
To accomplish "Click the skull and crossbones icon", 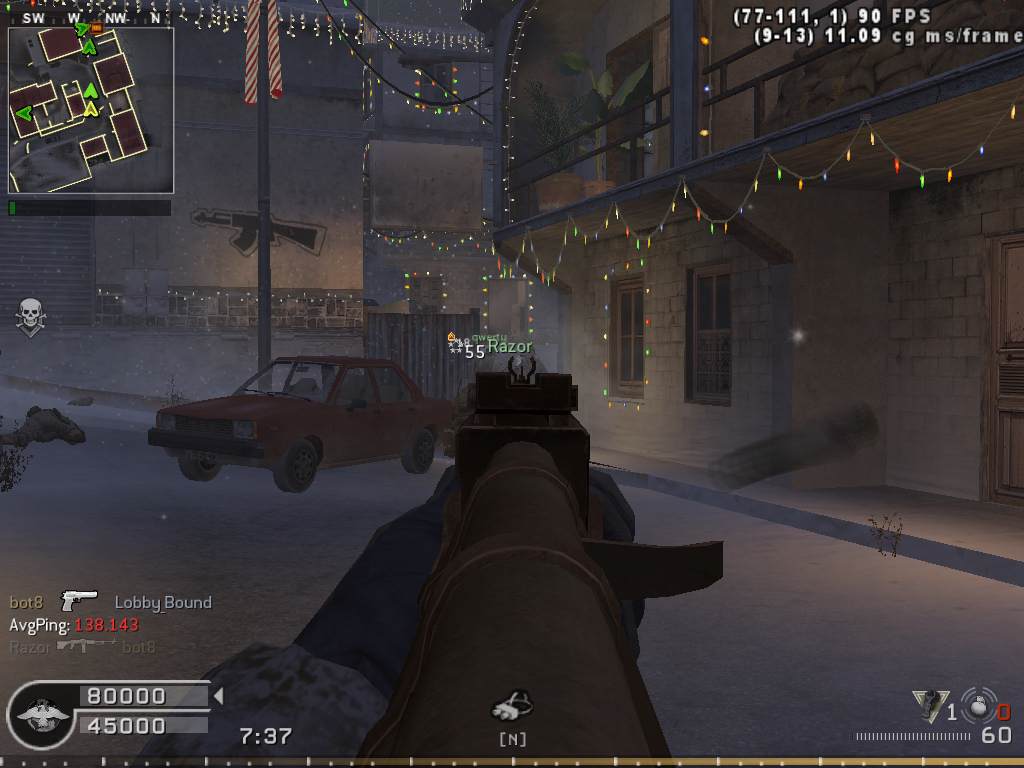I will [31, 317].
